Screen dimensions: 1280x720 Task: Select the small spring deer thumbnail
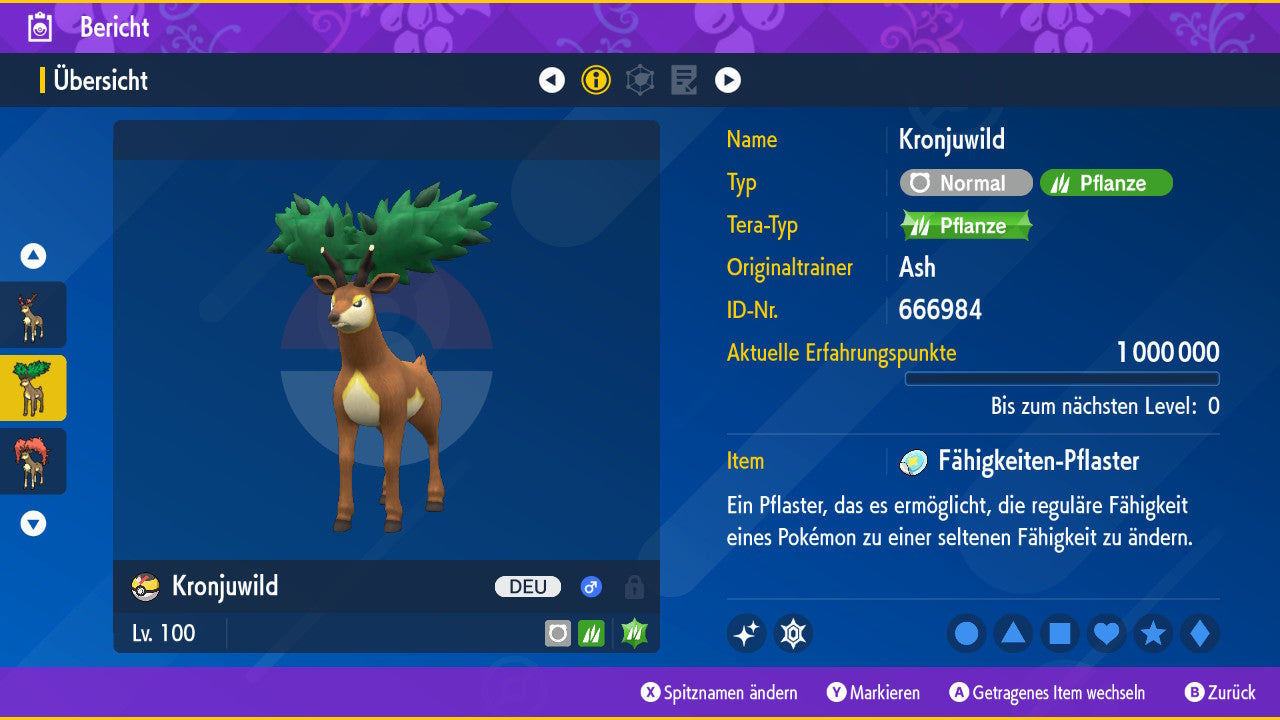[33, 315]
